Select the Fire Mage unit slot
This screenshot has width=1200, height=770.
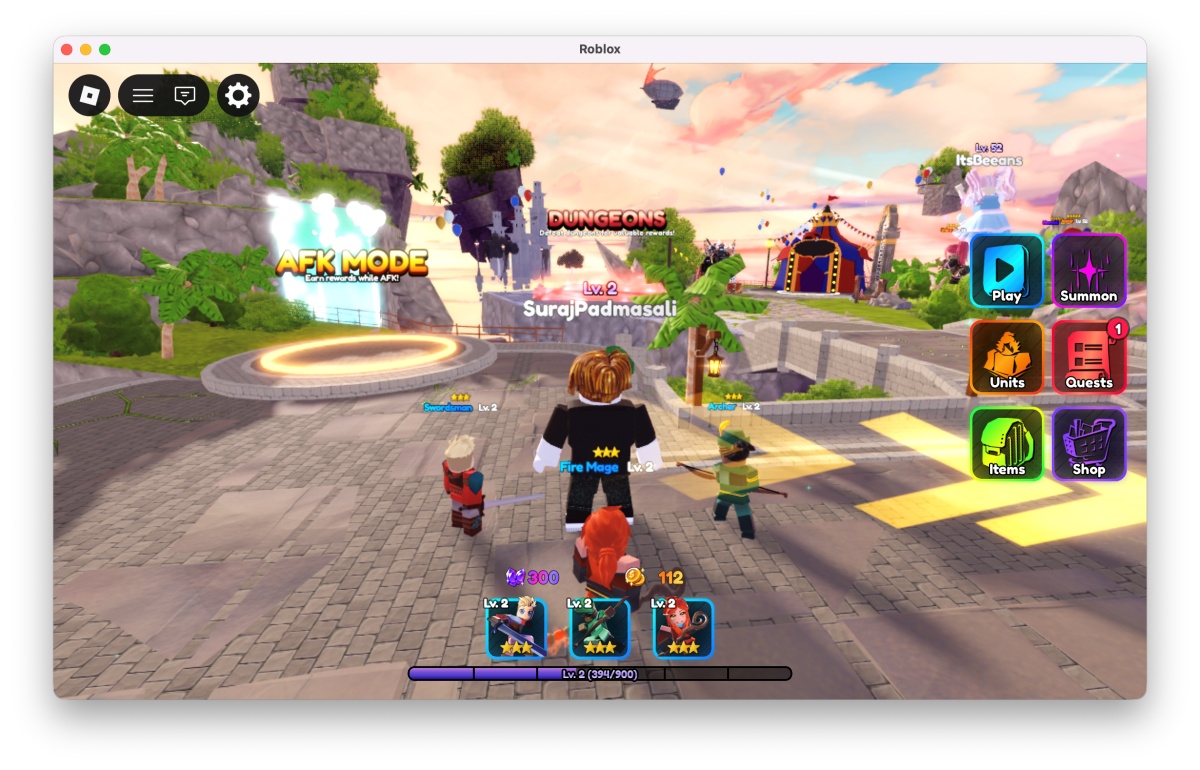683,628
